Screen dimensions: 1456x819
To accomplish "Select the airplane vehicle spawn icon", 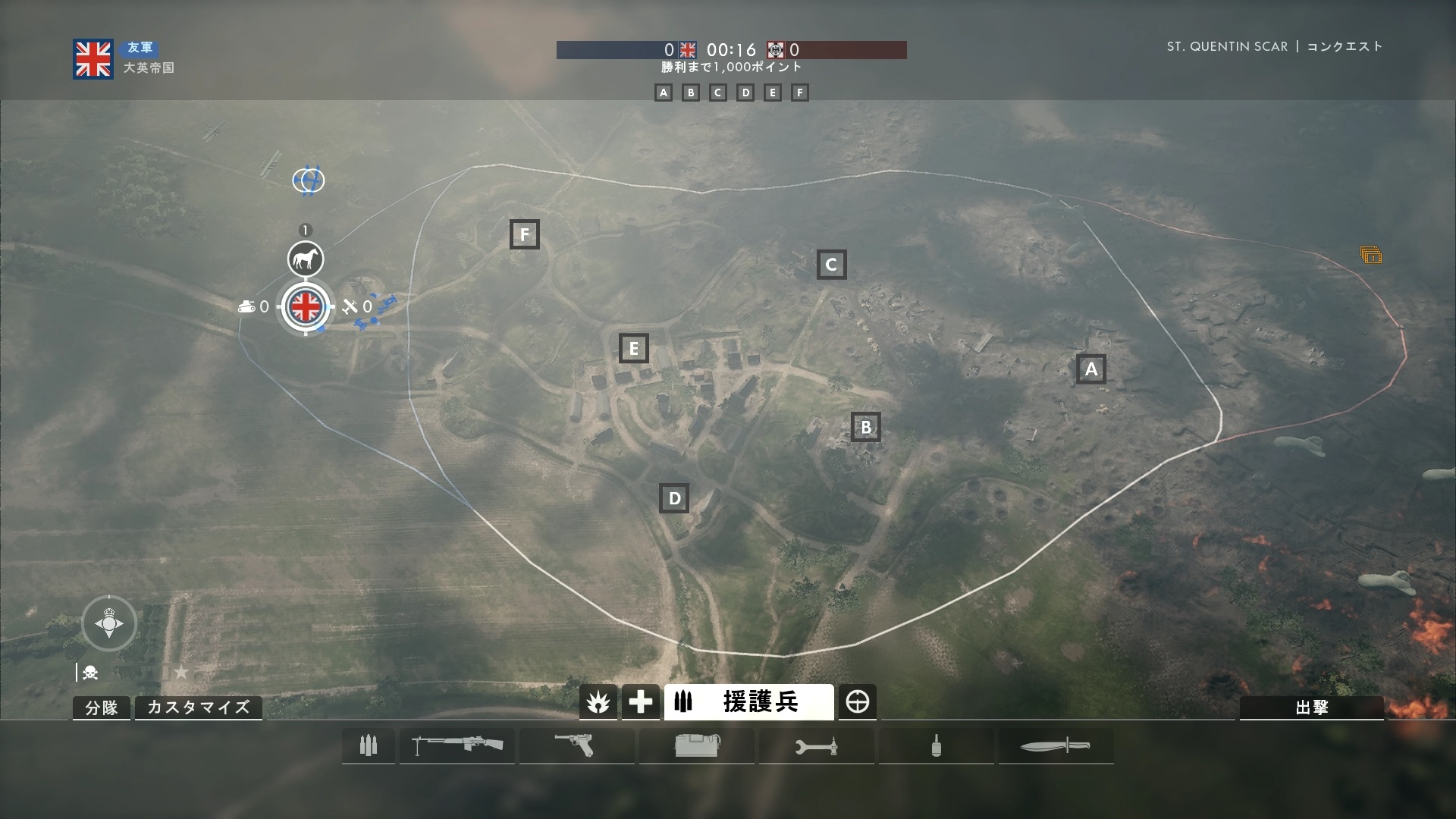I will click(350, 306).
